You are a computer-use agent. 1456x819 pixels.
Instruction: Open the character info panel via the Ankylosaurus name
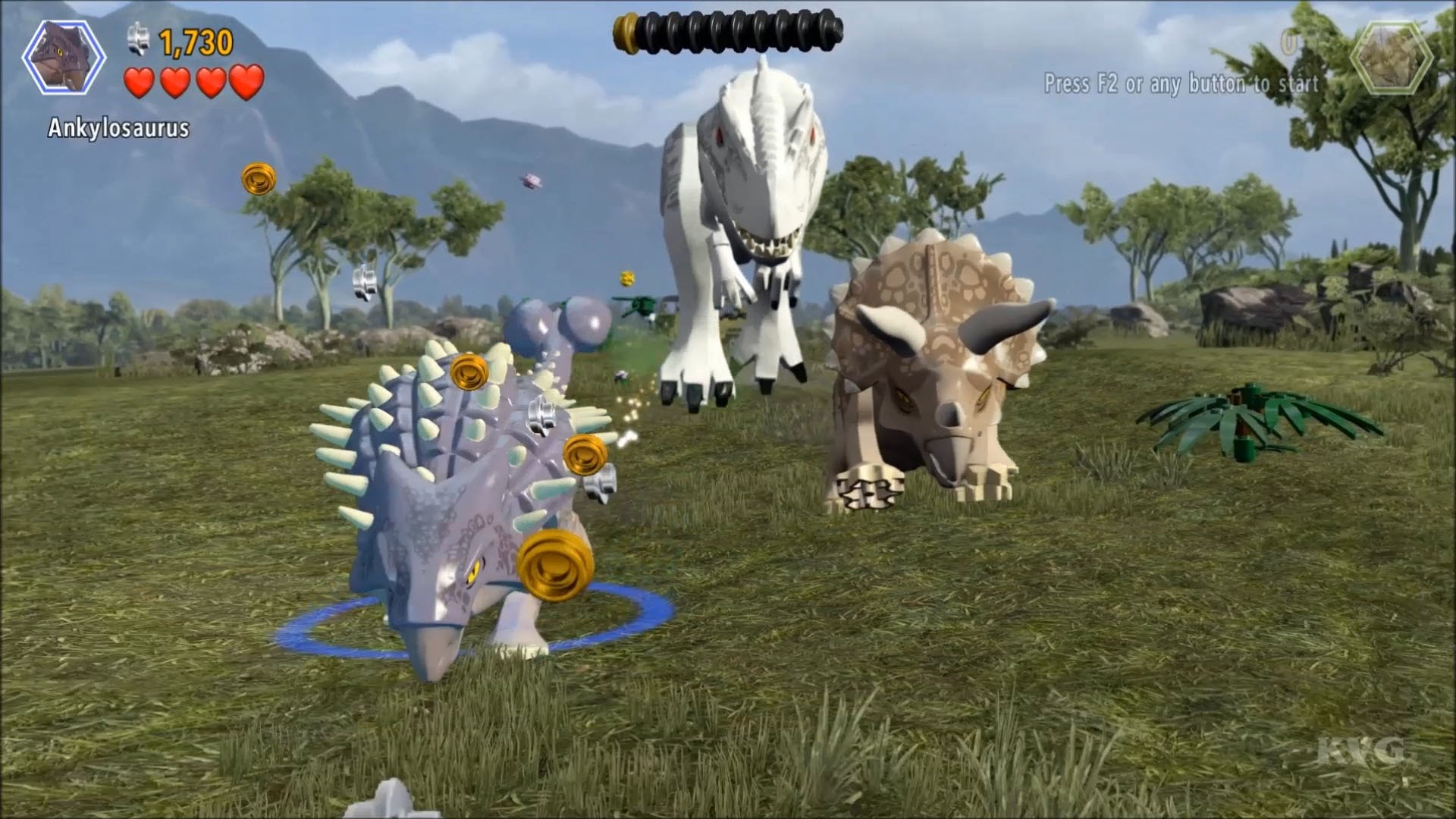pos(118,127)
